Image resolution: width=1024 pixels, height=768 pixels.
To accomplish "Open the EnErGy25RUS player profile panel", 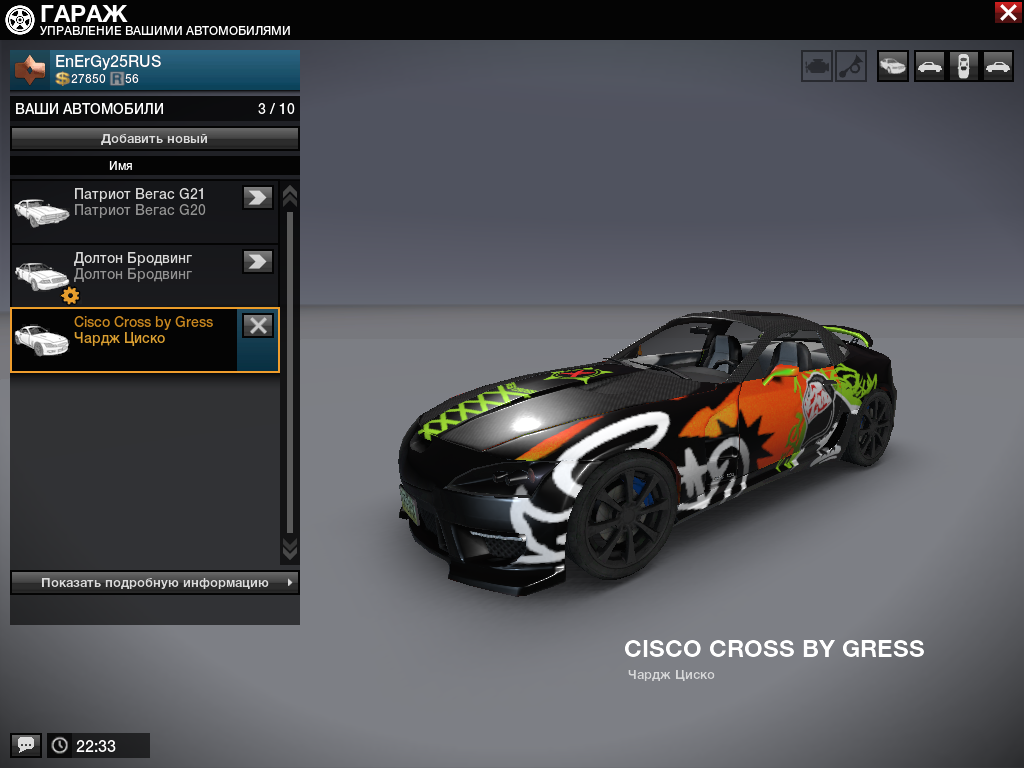I will click(155, 70).
